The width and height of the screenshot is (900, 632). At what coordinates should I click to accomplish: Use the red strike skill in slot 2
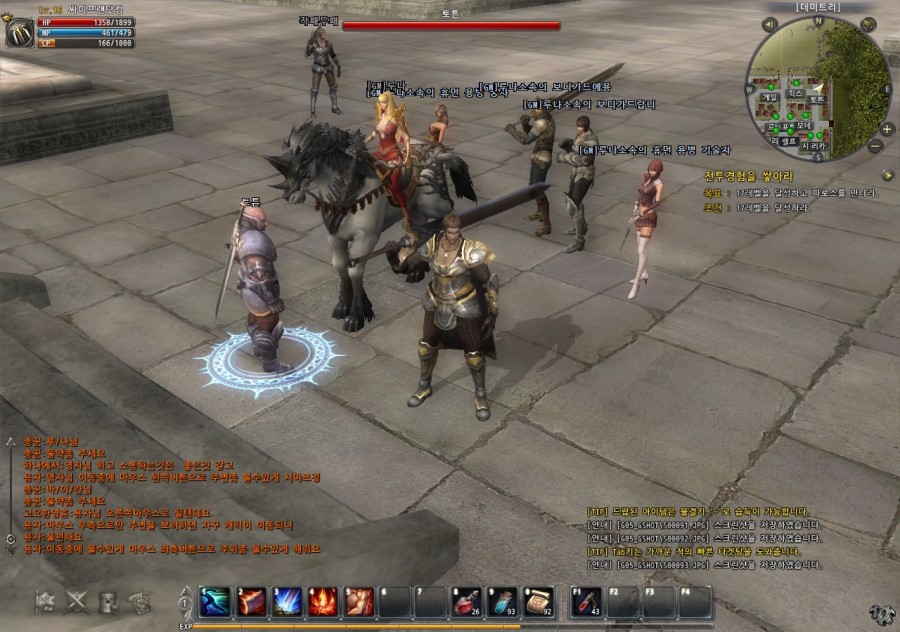(251, 601)
